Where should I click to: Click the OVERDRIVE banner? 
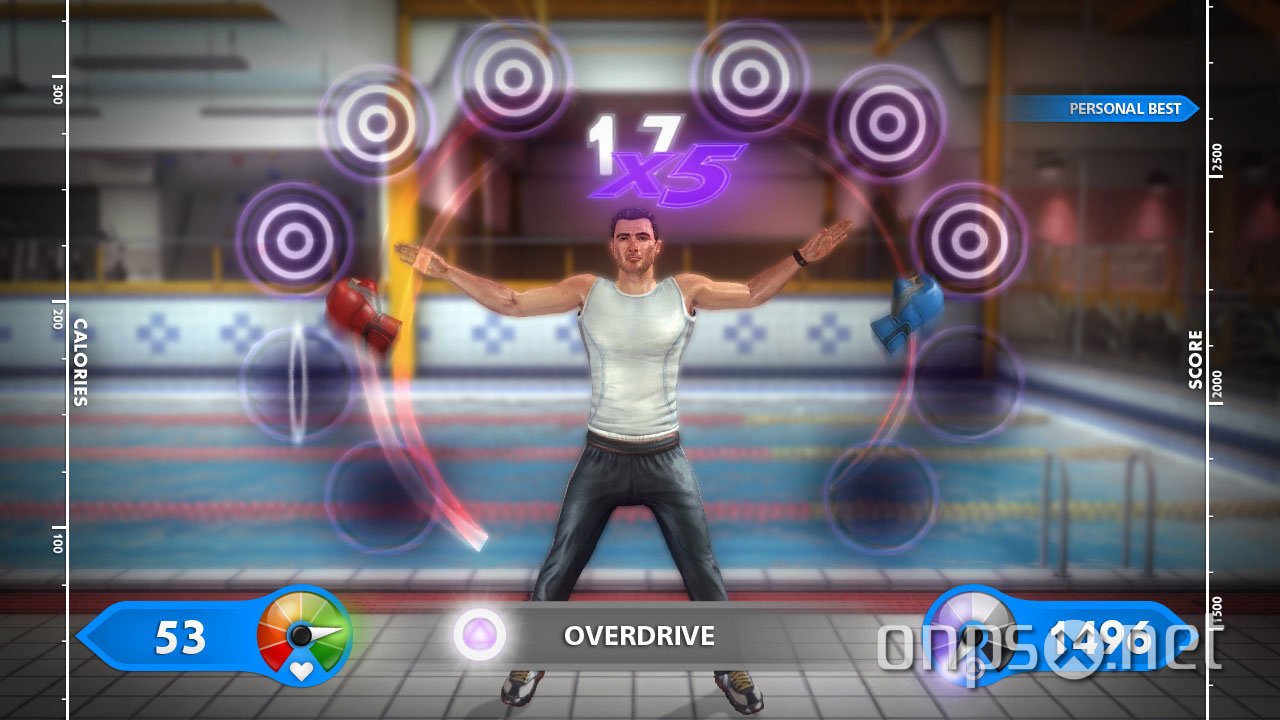click(641, 636)
